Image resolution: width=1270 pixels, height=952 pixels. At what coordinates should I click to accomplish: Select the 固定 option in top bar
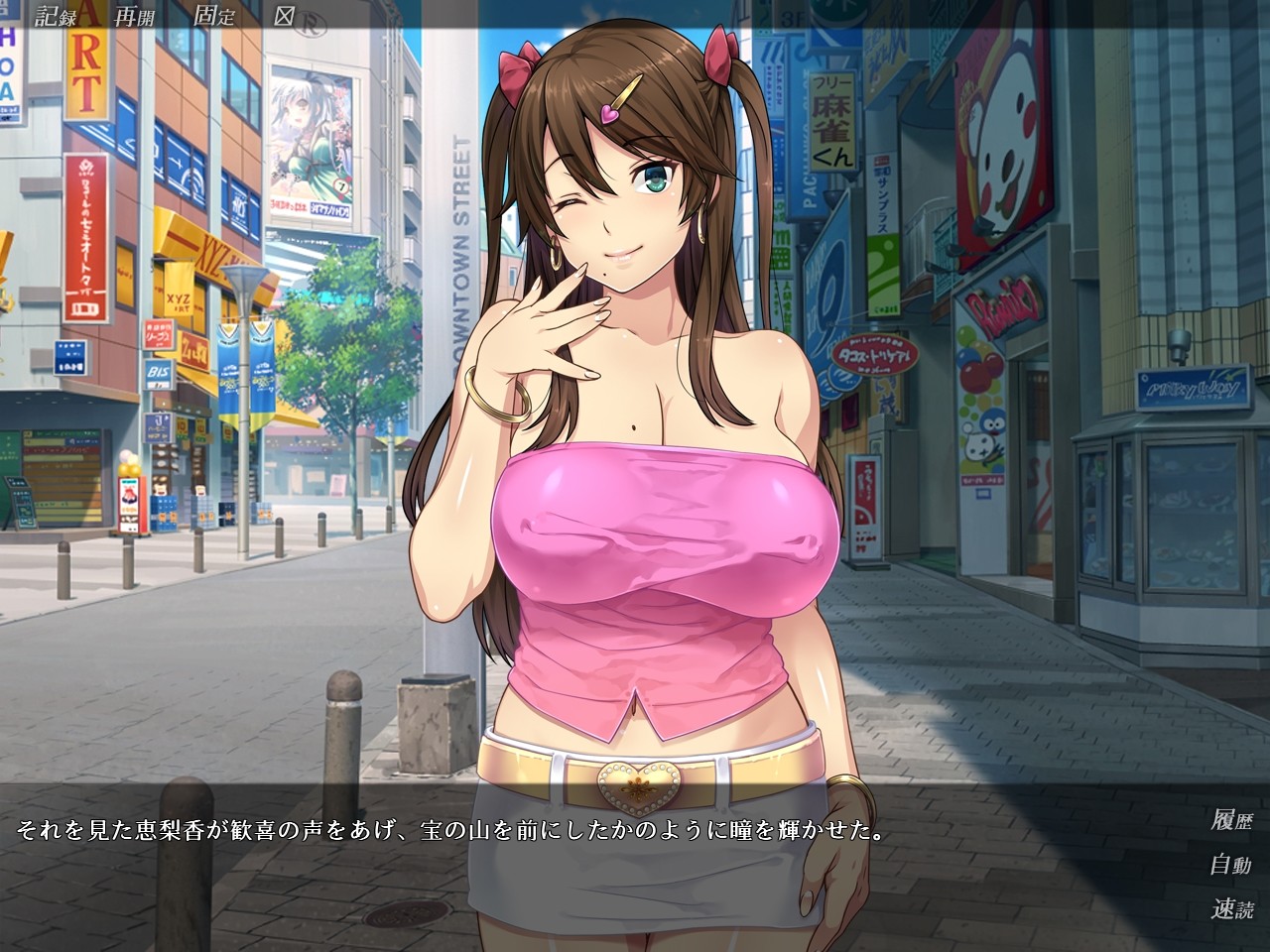point(215,16)
